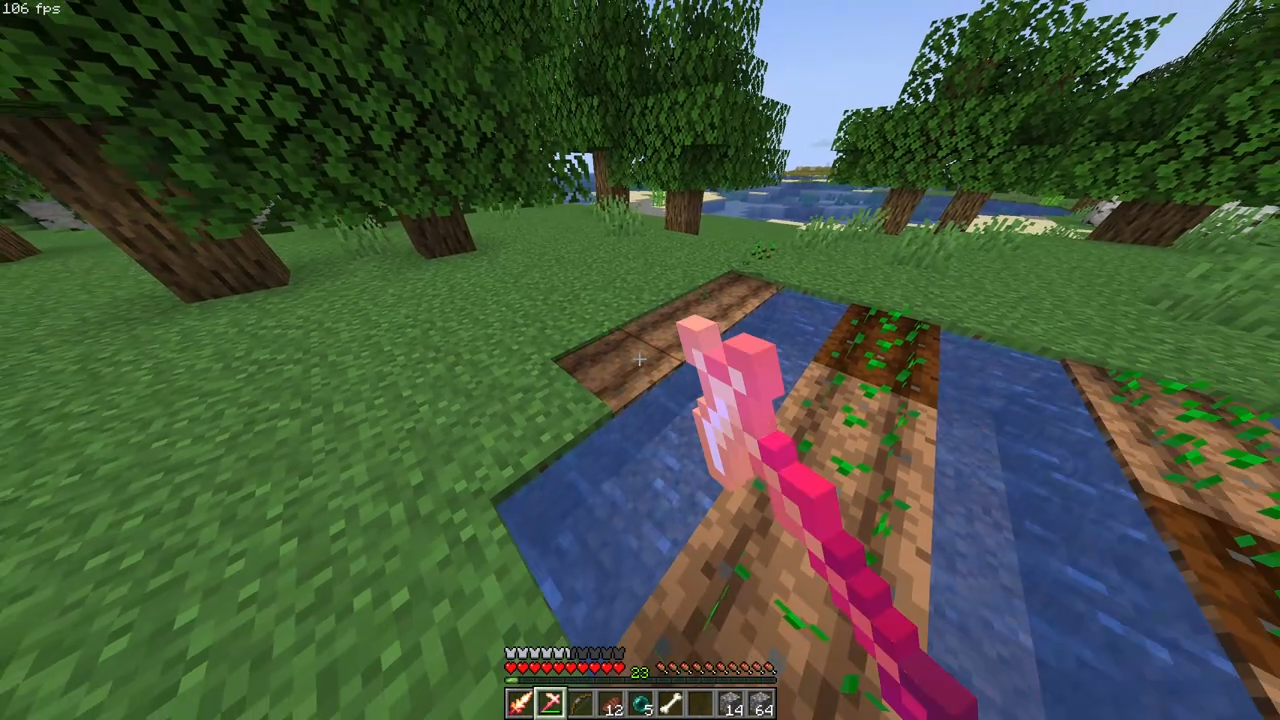Click the empty seventh hotbar slot
1280x720 pixels.
point(763,702)
